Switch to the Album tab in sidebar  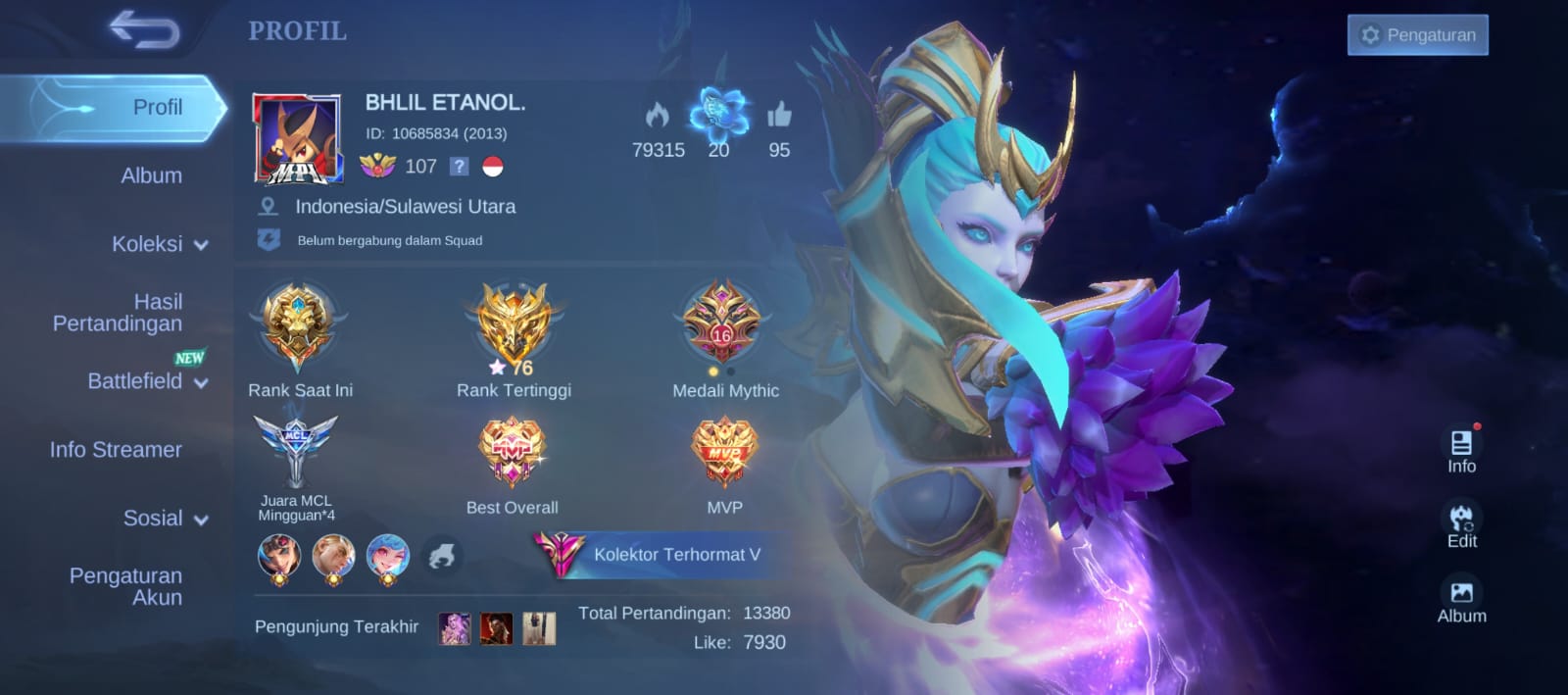coord(151,175)
